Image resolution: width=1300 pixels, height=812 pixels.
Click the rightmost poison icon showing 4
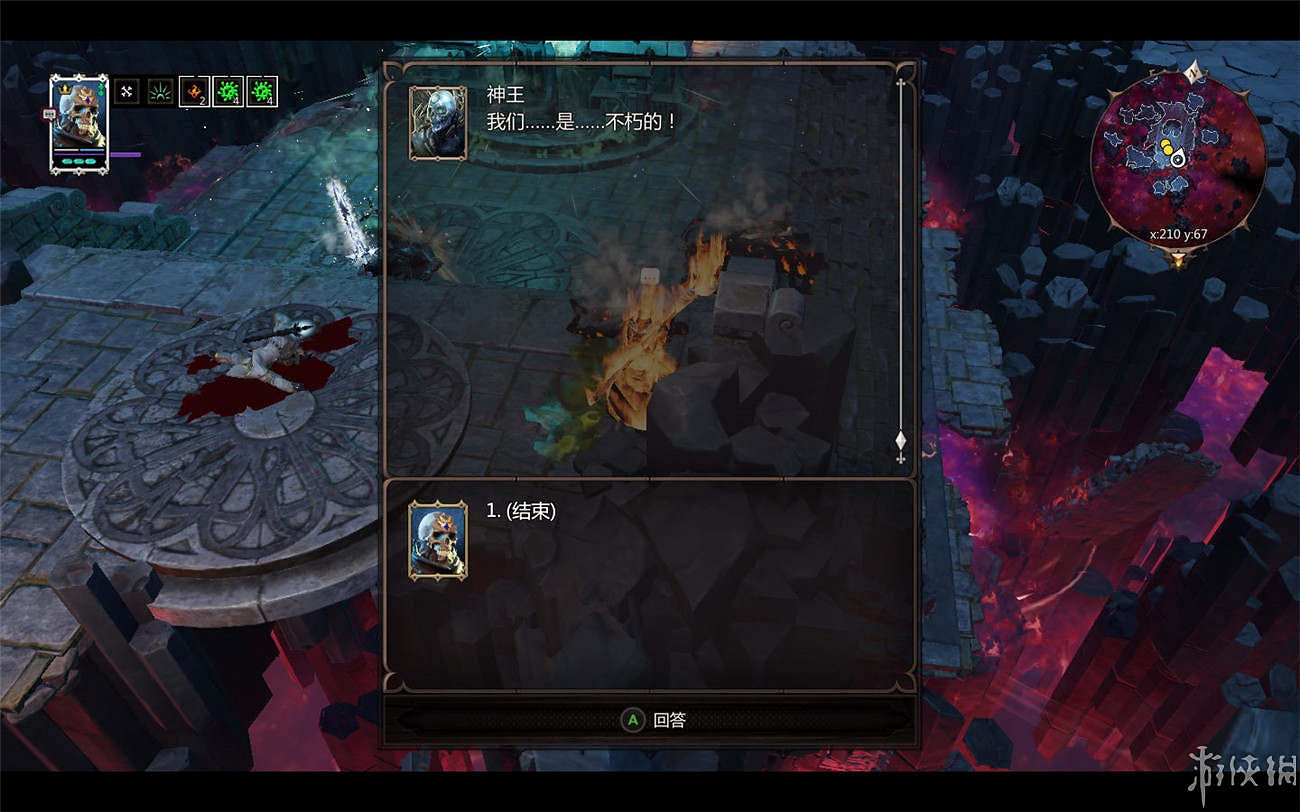tap(260, 92)
